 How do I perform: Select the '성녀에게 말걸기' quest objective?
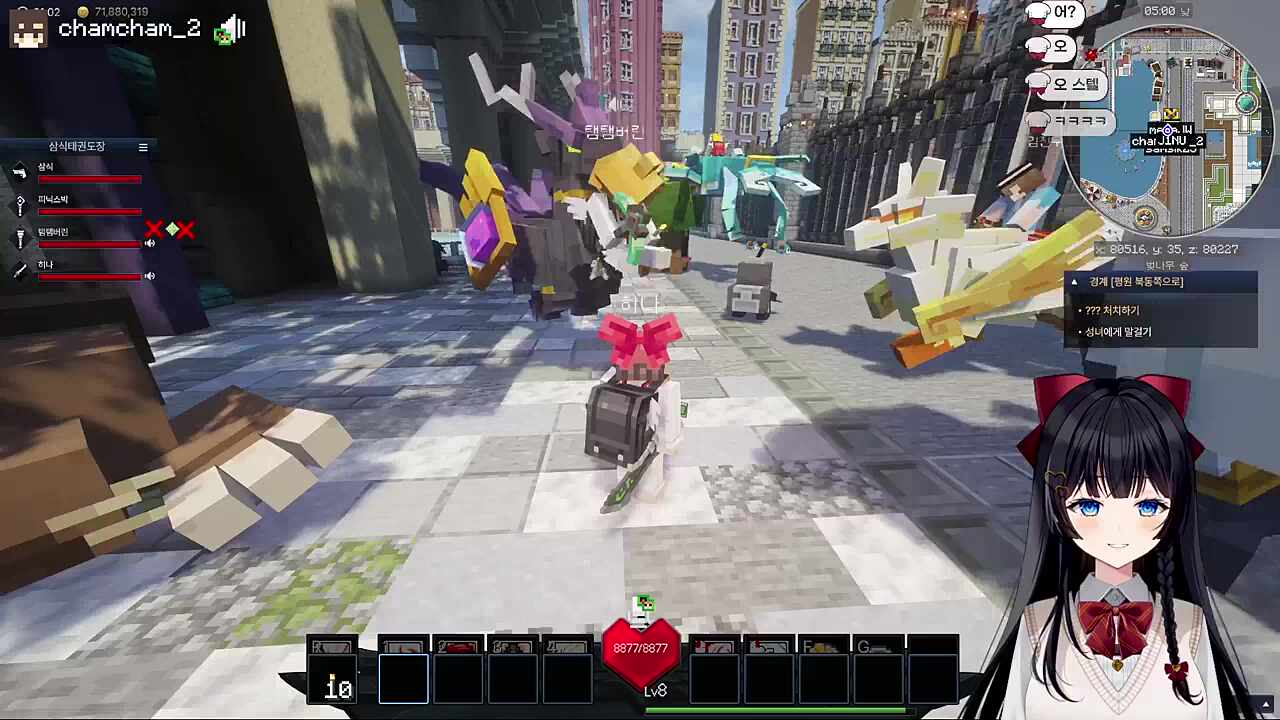[x=1118, y=332]
